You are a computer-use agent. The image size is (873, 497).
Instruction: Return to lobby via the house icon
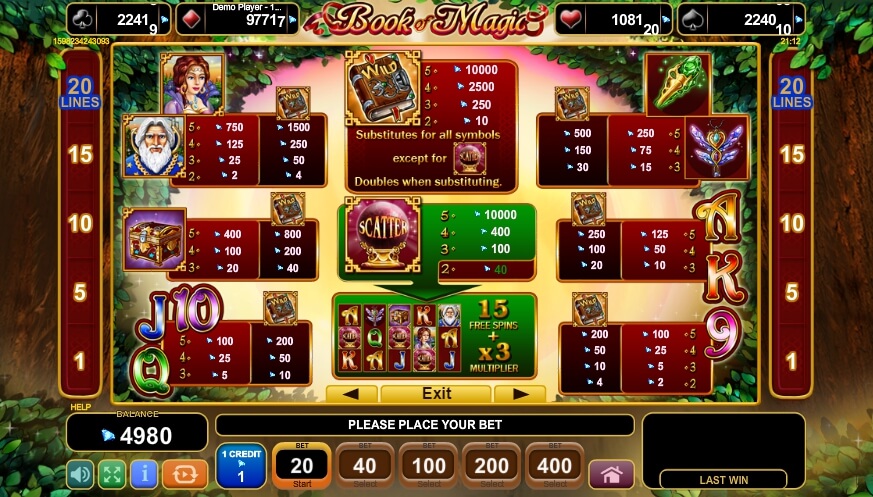[x=611, y=472]
